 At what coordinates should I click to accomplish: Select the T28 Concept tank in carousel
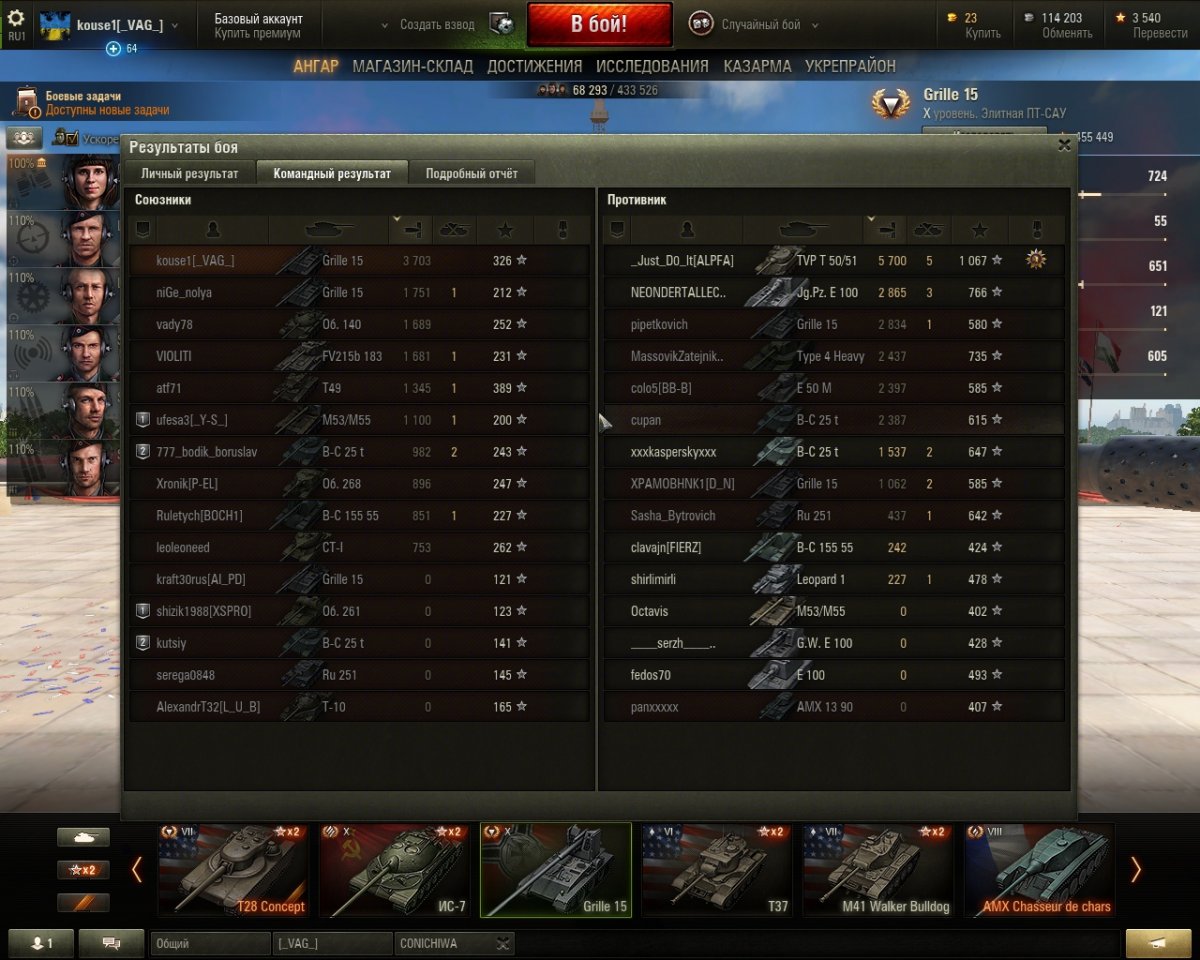pos(232,869)
